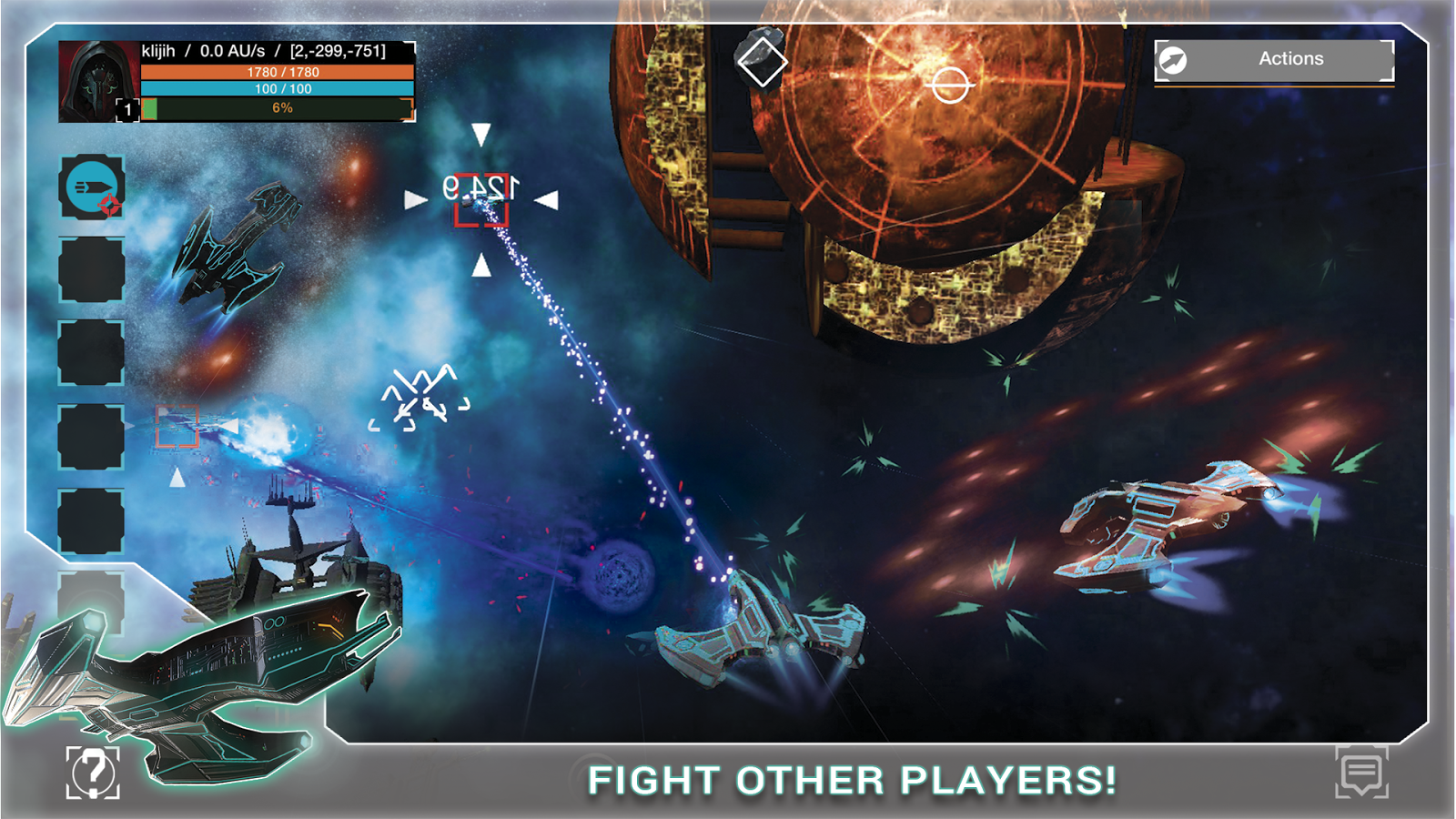
Task: Toggle target lock on the bracketed enemy at left
Action: click(x=178, y=428)
